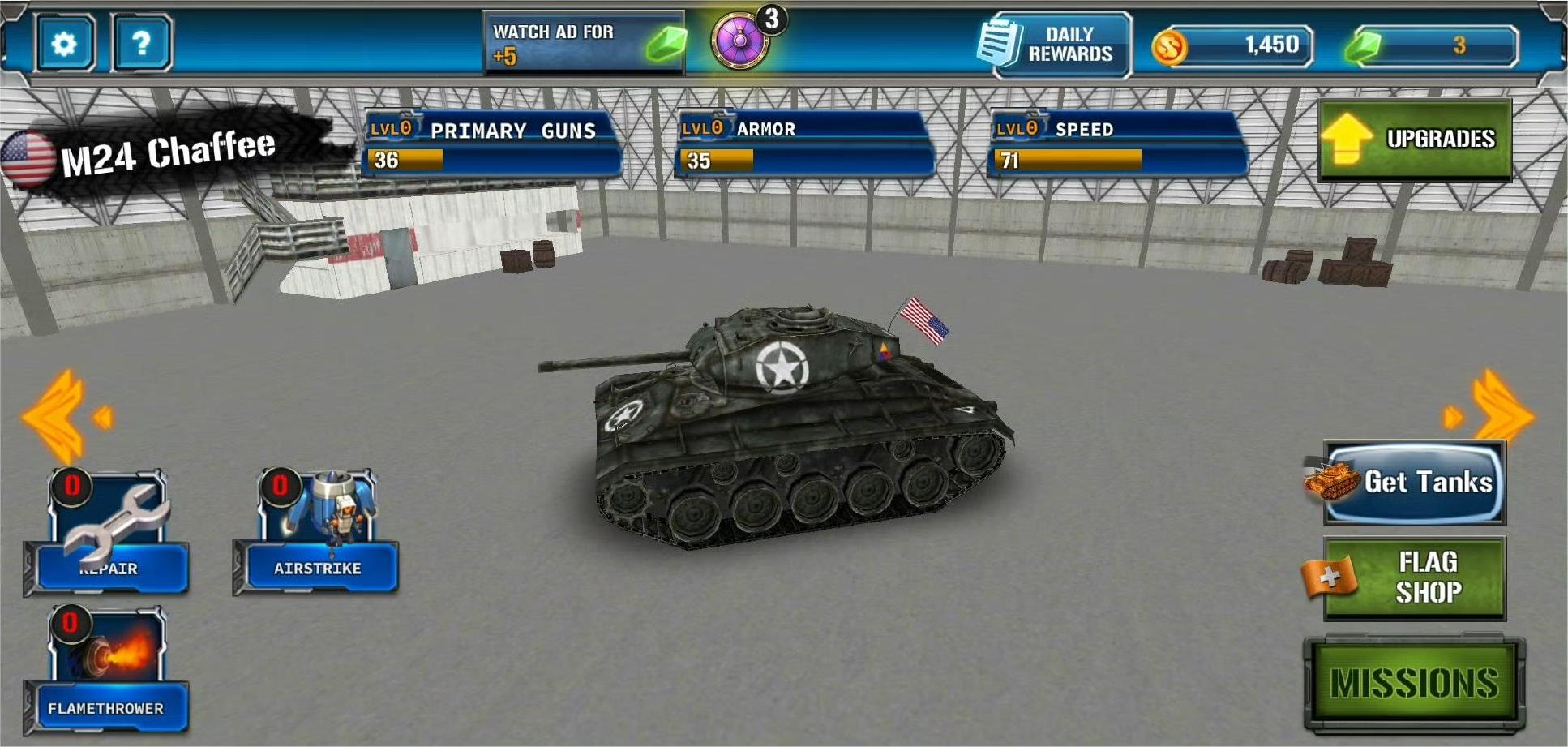Viewport: 1568px width, 747px height.
Task: Tap the purple spin wheel icon
Action: pyautogui.click(x=739, y=41)
